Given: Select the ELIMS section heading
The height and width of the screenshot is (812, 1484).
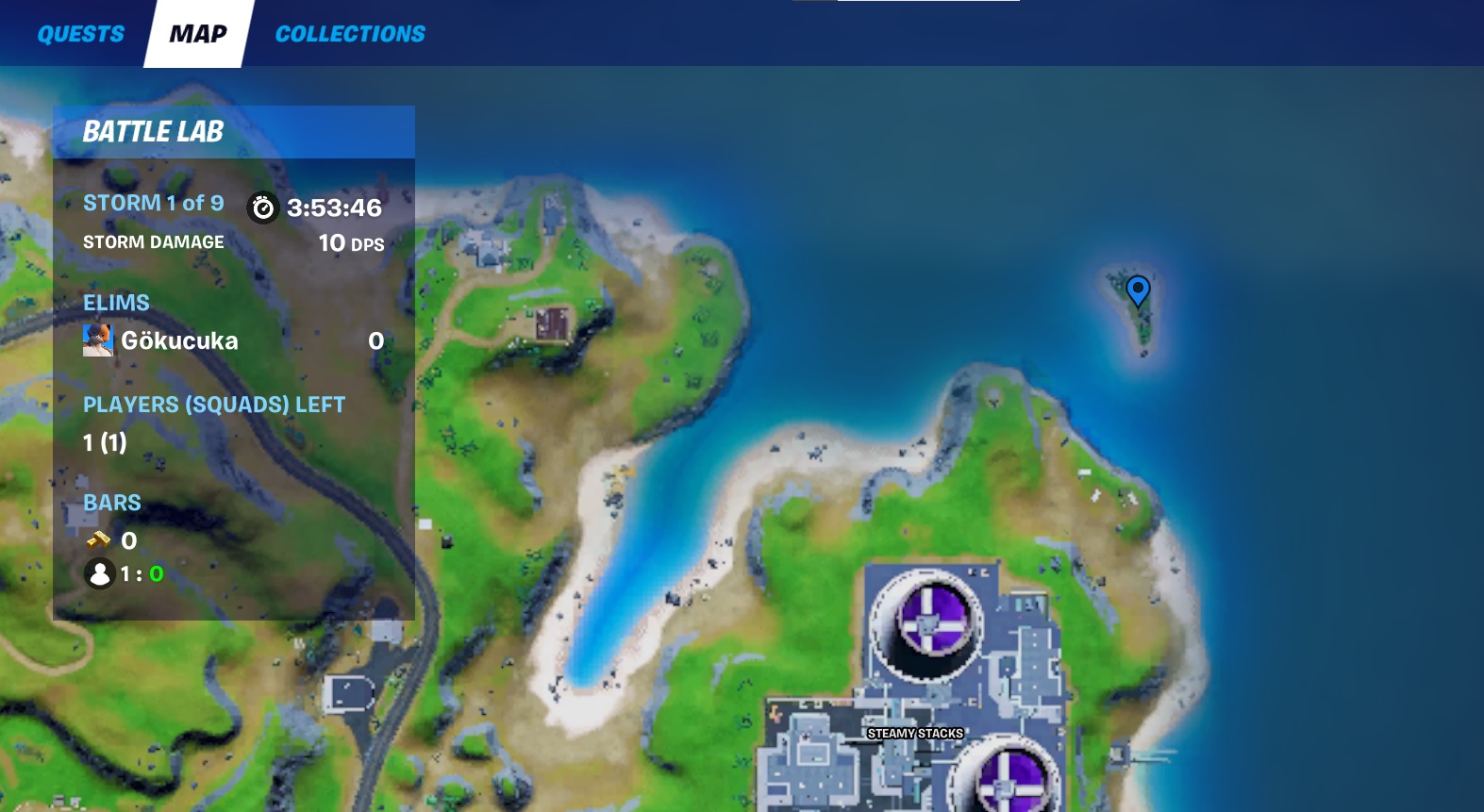Looking at the screenshot, I should 116,302.
